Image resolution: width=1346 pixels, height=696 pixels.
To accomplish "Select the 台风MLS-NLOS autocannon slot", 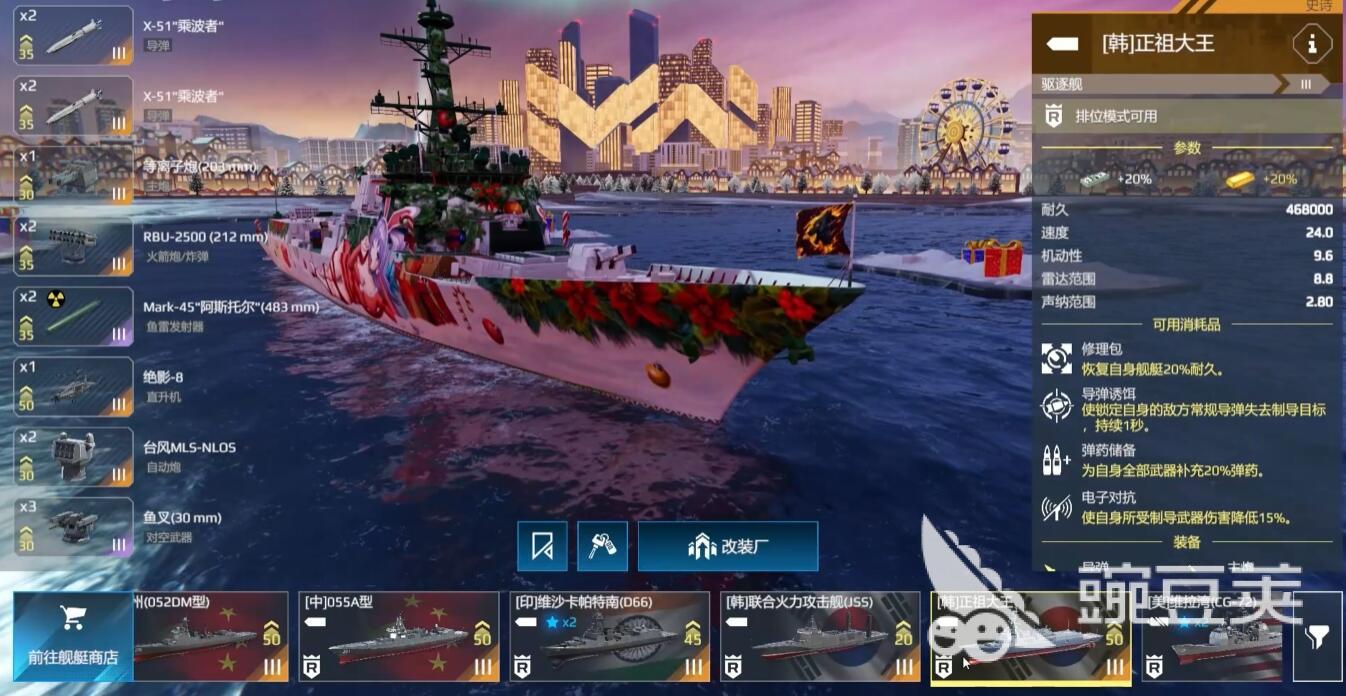I will 73,456.
